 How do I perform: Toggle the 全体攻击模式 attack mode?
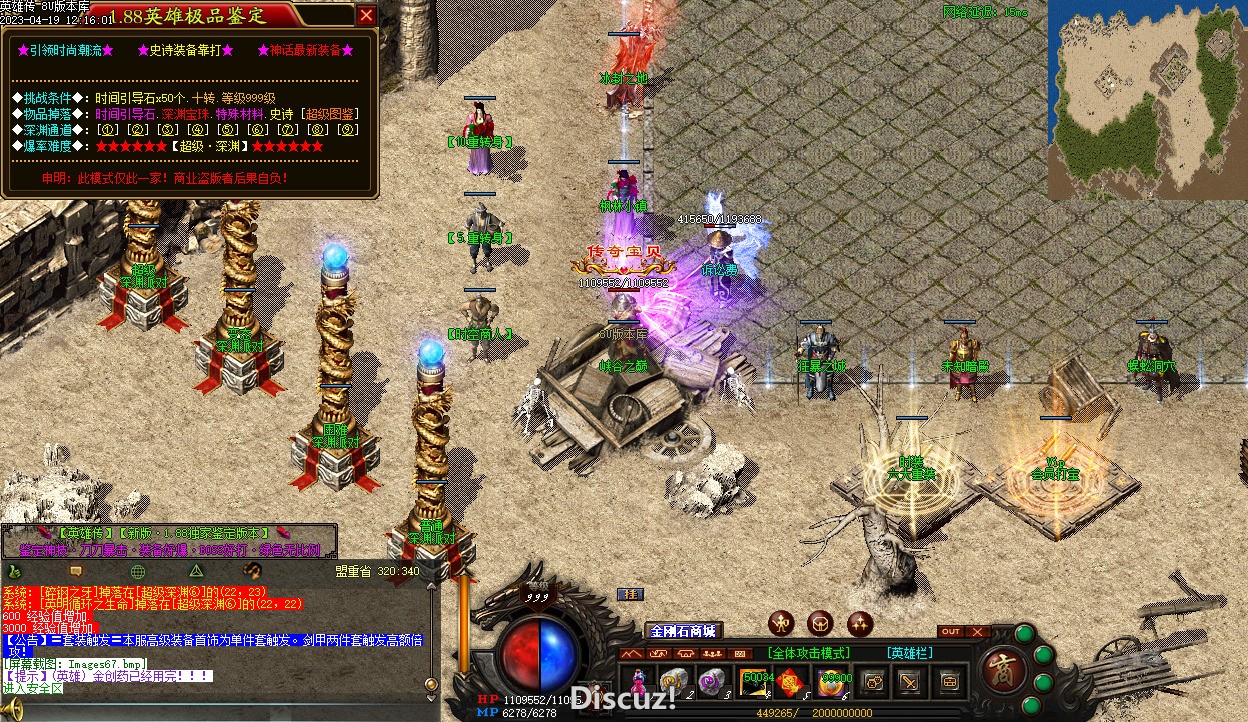click(809, 653)
